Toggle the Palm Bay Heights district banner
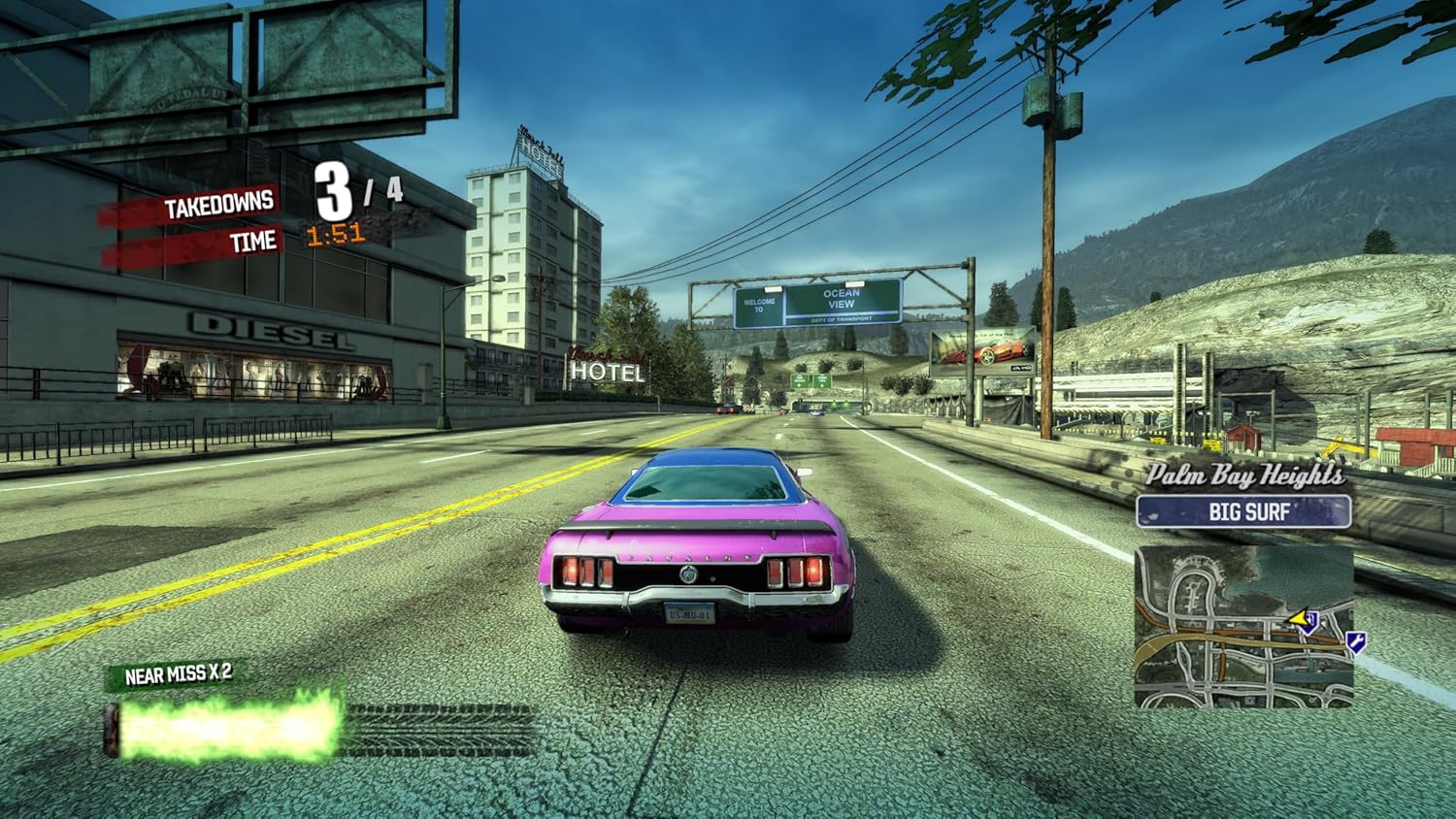Viewport: 1456px width, 819px height. pyautogui.click(x=1247, y=475)
